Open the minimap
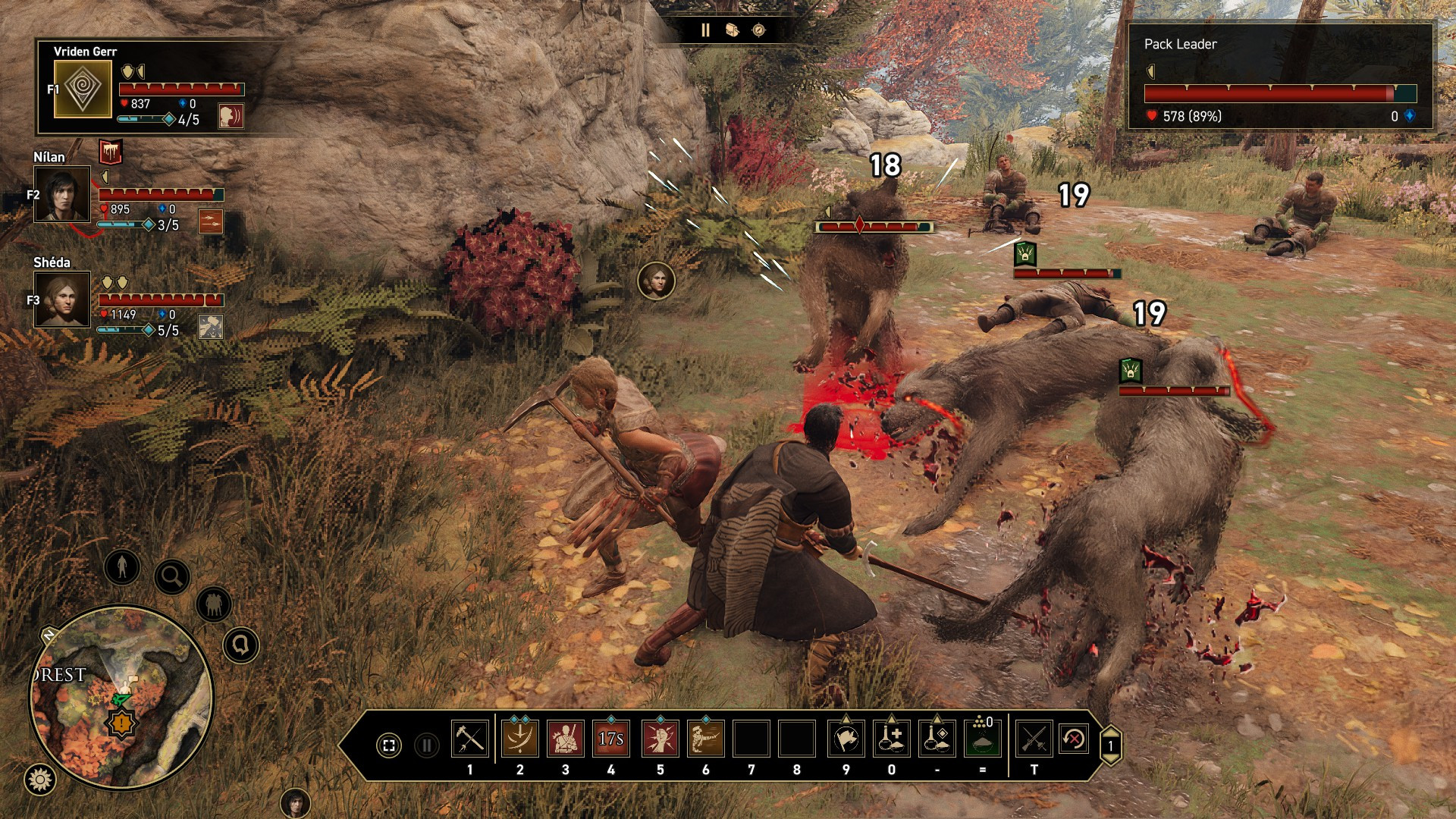Screen dimensions: 1456x819 coord(121,698)
